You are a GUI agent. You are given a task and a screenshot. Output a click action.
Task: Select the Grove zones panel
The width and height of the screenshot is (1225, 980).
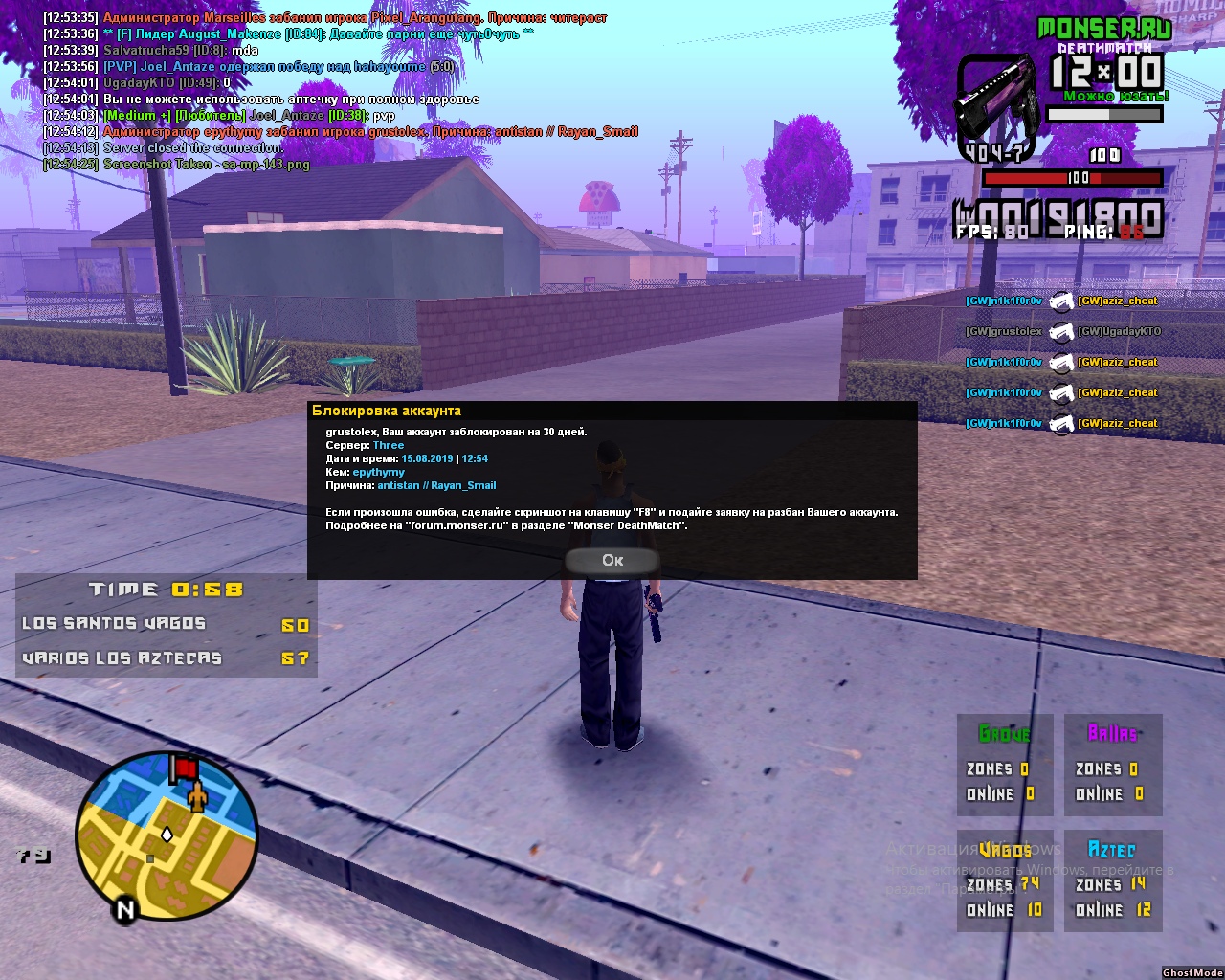click(x=1003, y=765)
